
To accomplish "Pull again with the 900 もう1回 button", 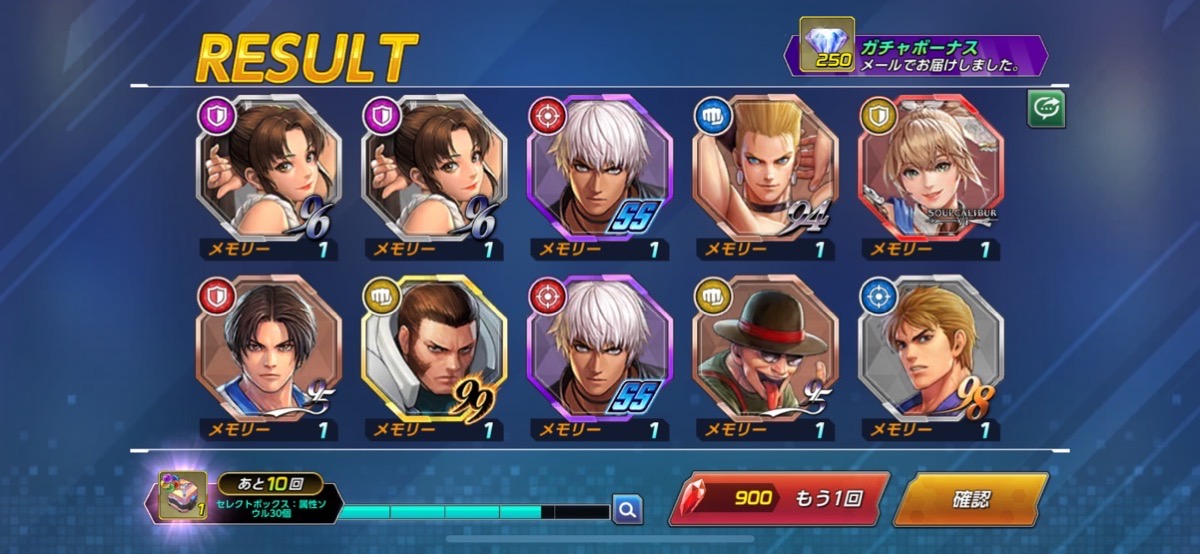I will 778,498.
